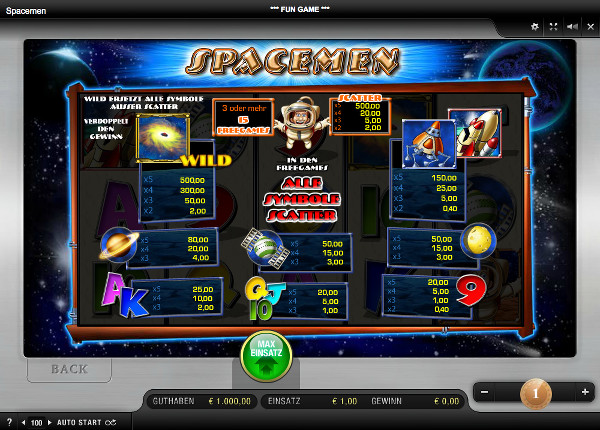The image size is (600, 430).
Task: Decrease the bet with the minus button
Action: click(x=485, y=394)
